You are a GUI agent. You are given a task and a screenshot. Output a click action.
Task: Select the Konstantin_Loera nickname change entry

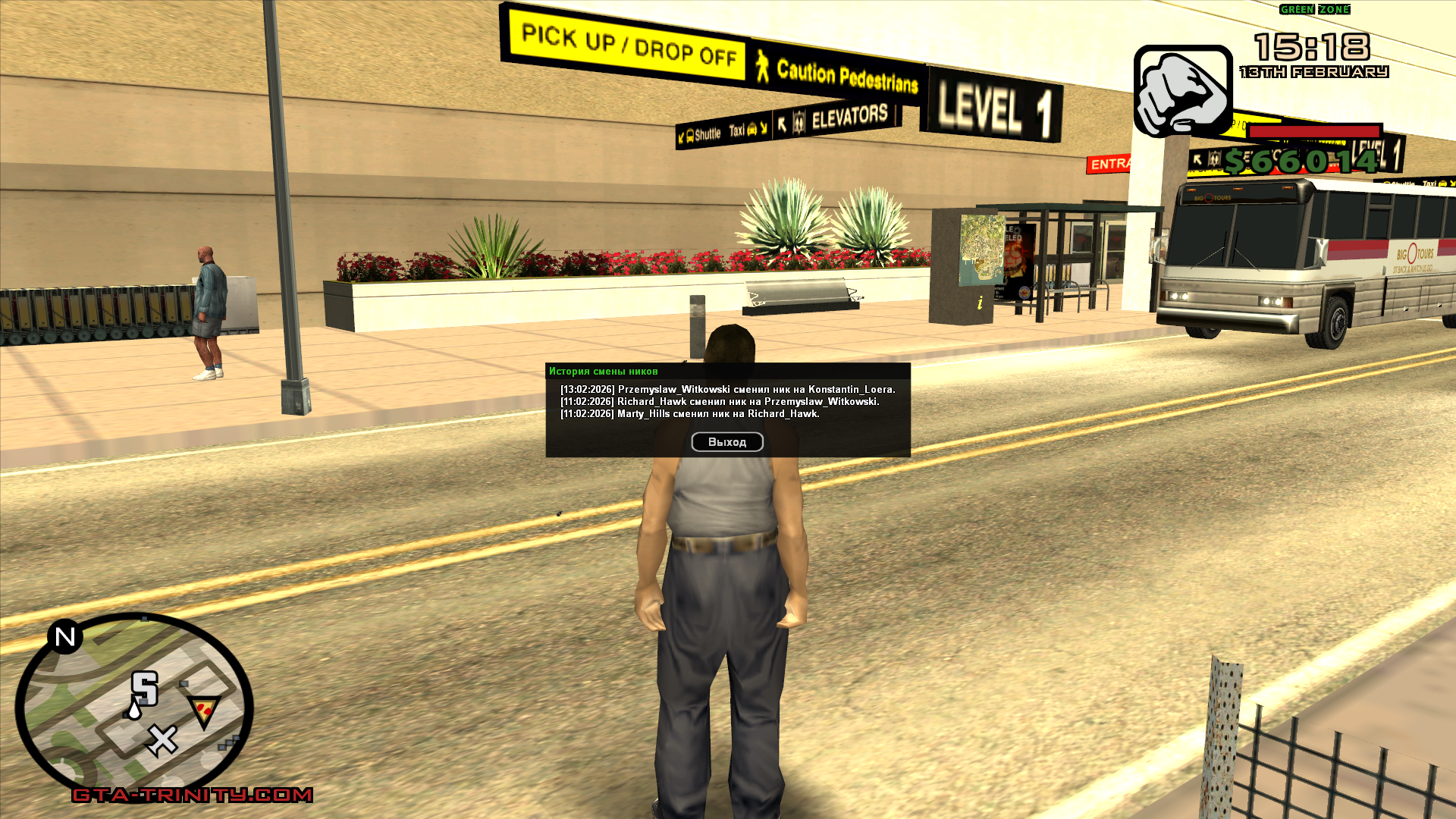727,390
